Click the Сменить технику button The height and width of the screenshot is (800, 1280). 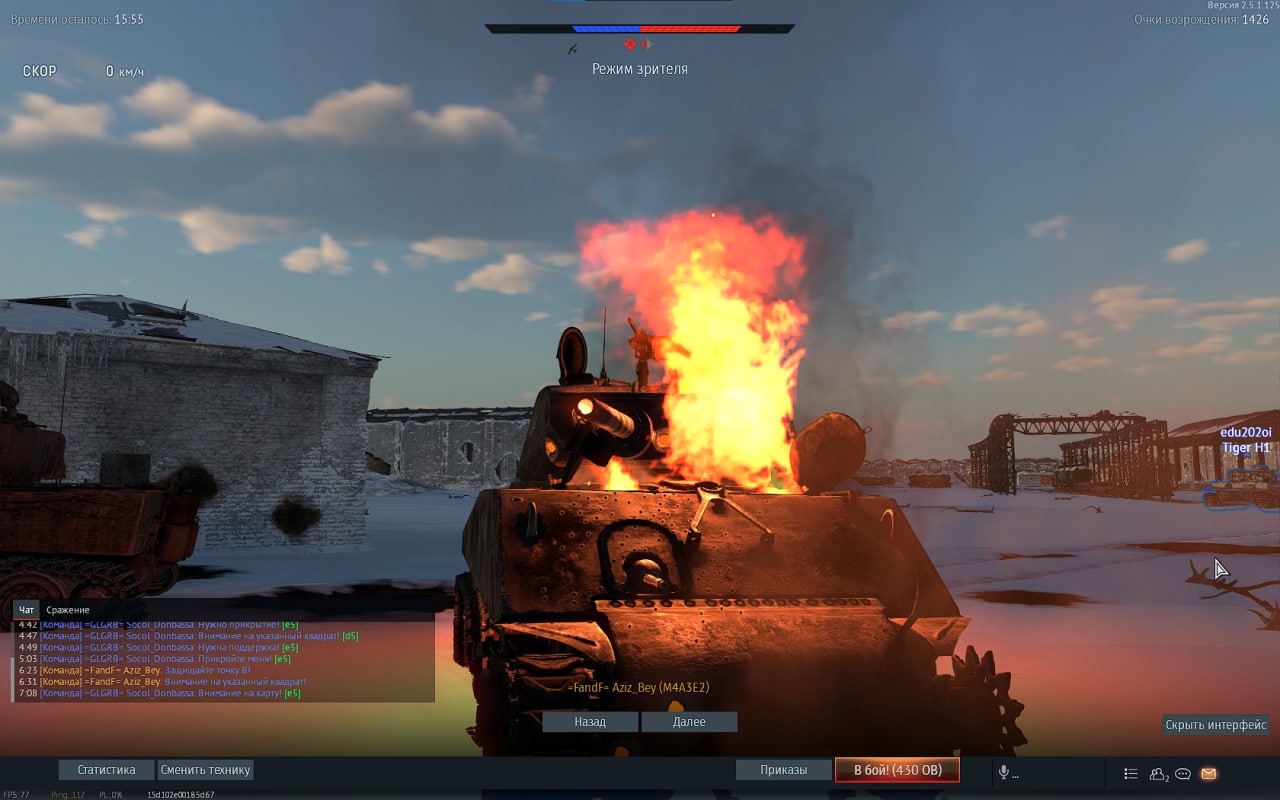[x=205, y=770]
